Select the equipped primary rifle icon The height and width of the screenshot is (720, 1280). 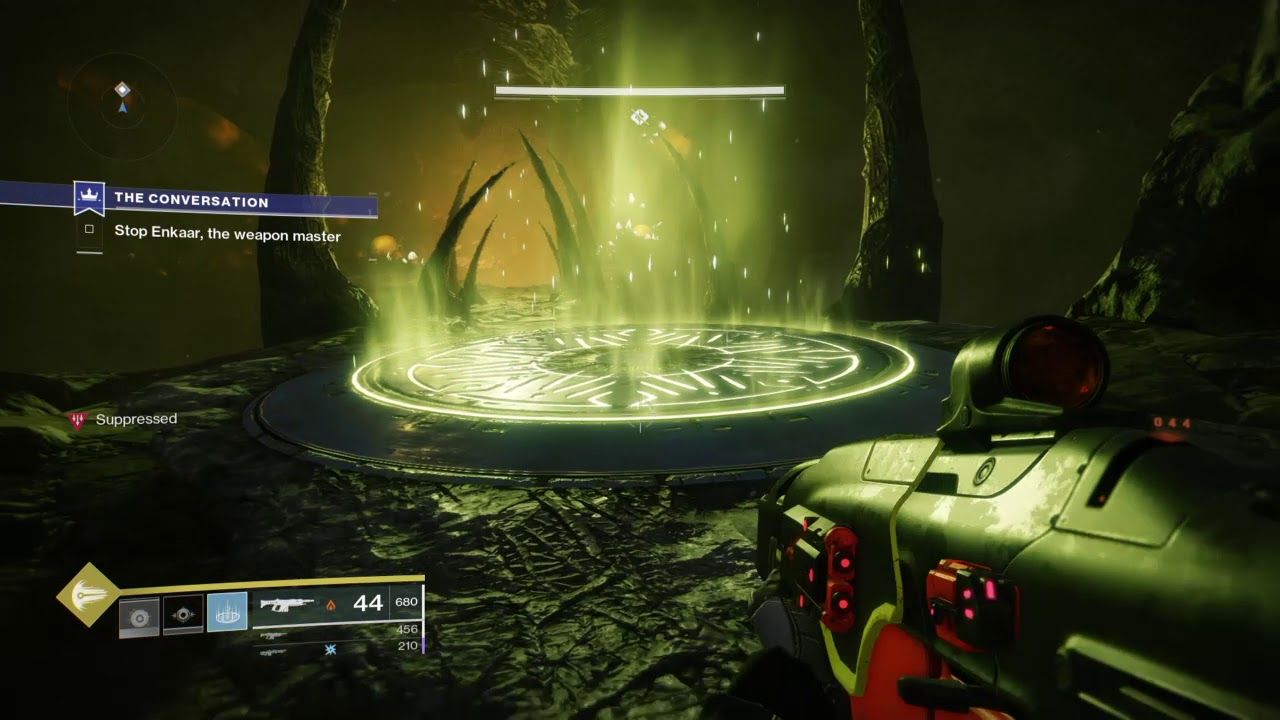coord(287,603)
